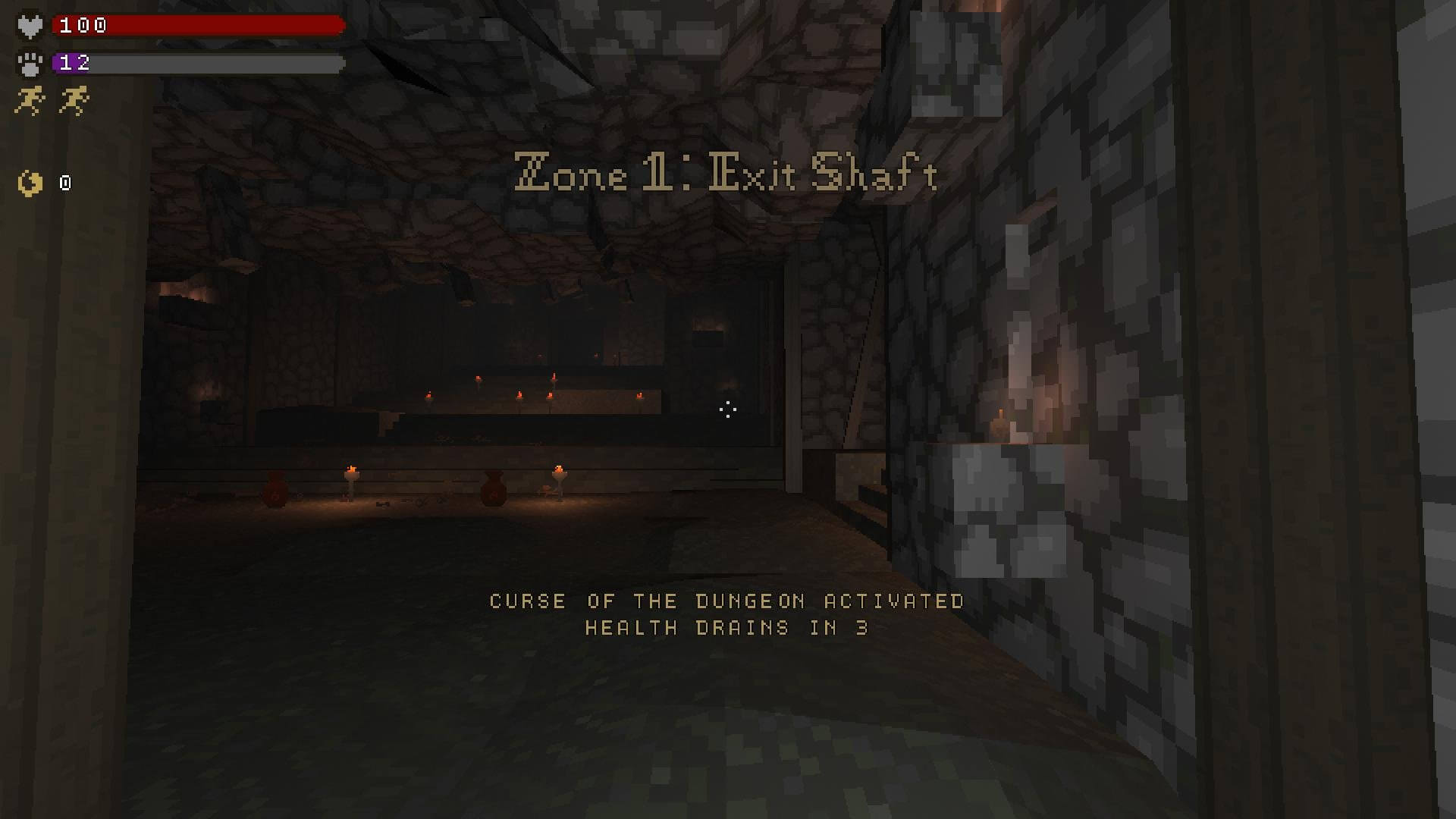
Task: Click the paw print icon
Action: [x=30, y=63]
